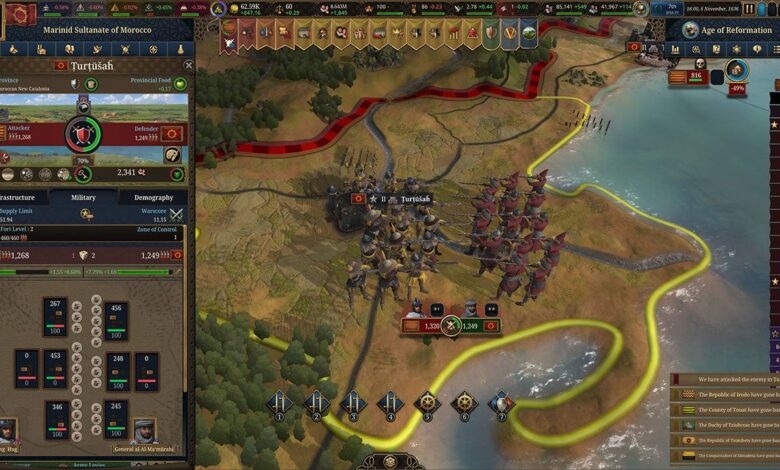Click the Marinid Sultanate country flag
Screen dimensions: 780x470
19,13
